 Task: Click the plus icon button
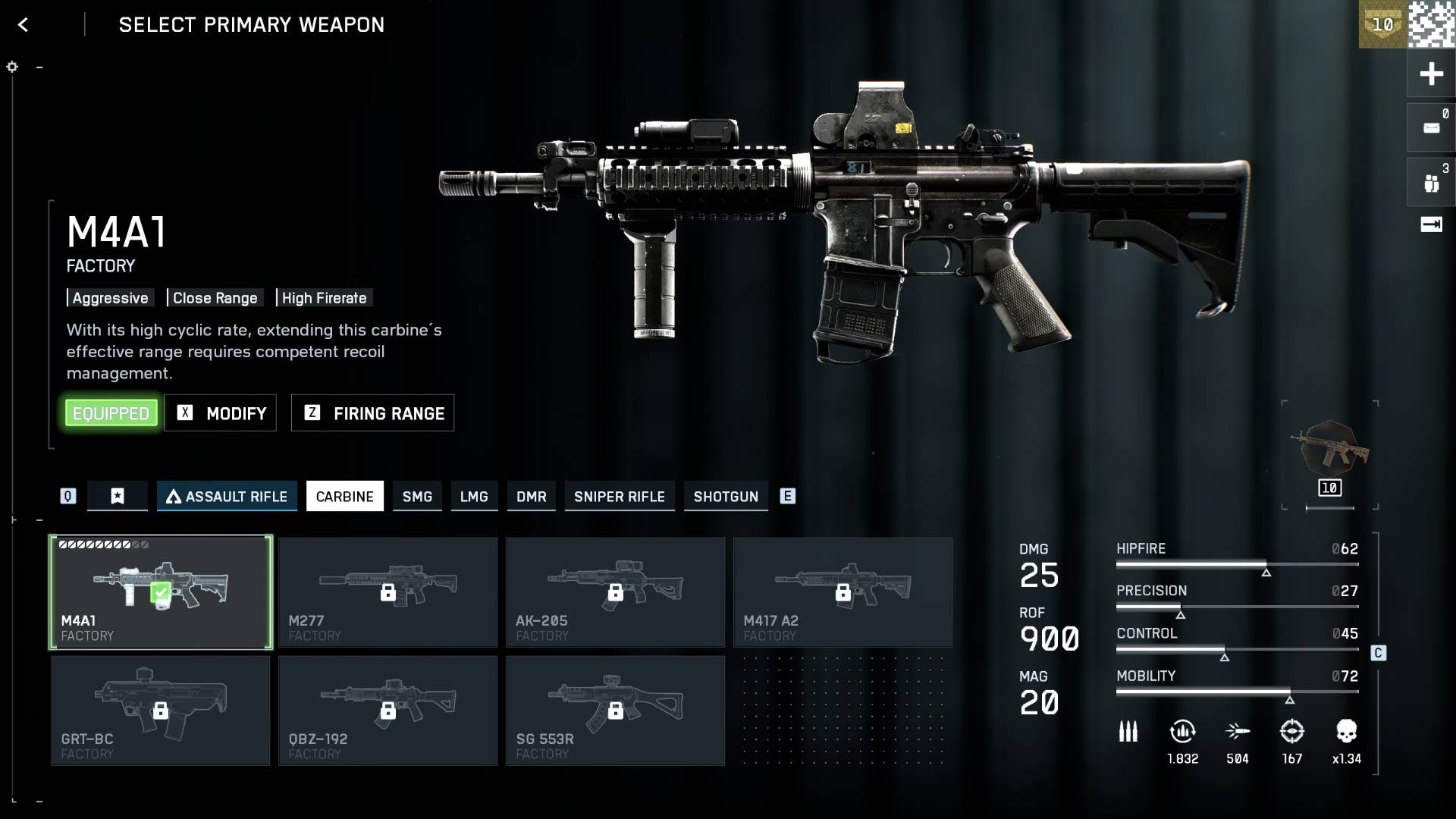tap(1431, 74)
